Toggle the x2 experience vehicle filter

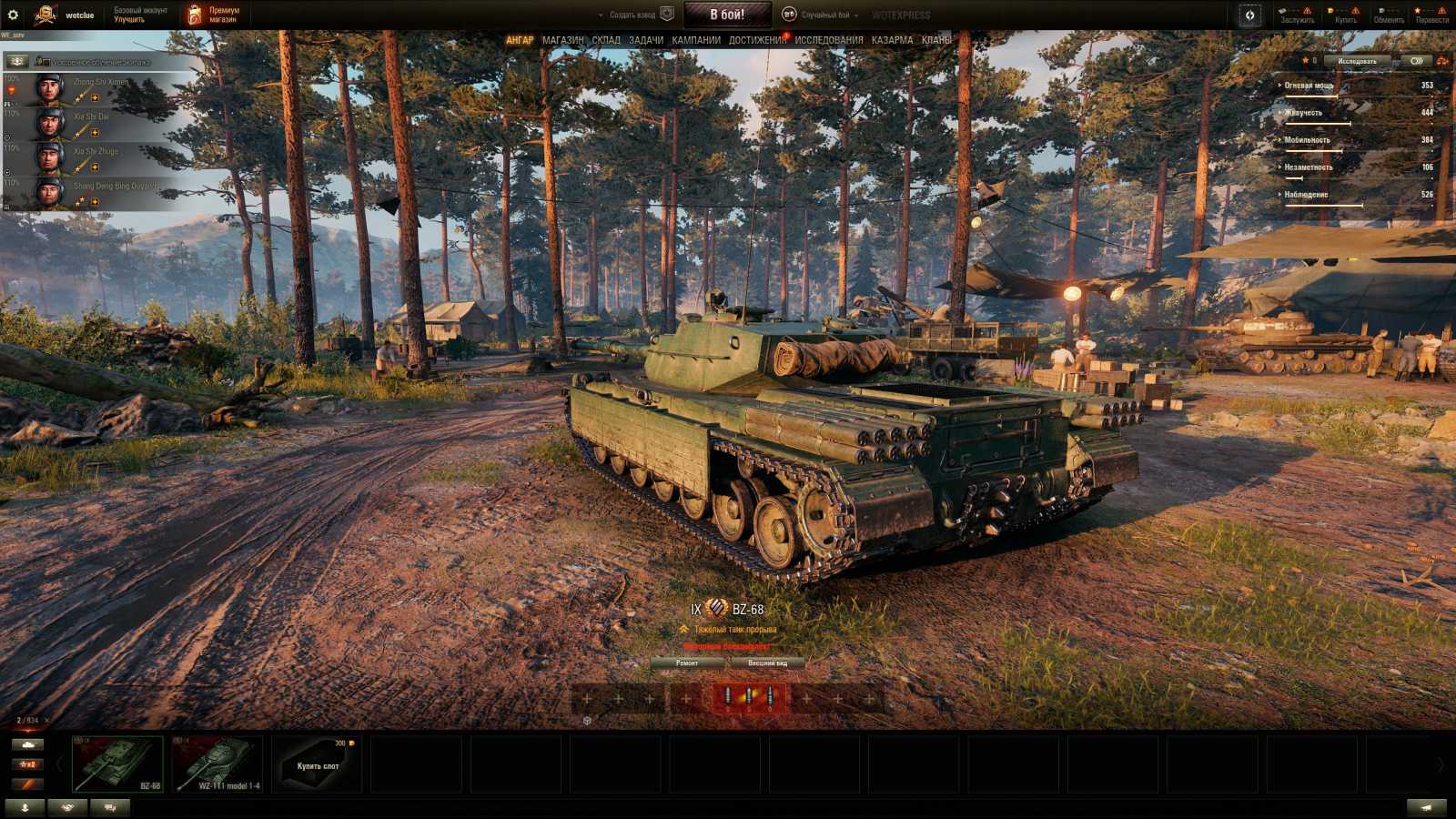pos(28,764)
